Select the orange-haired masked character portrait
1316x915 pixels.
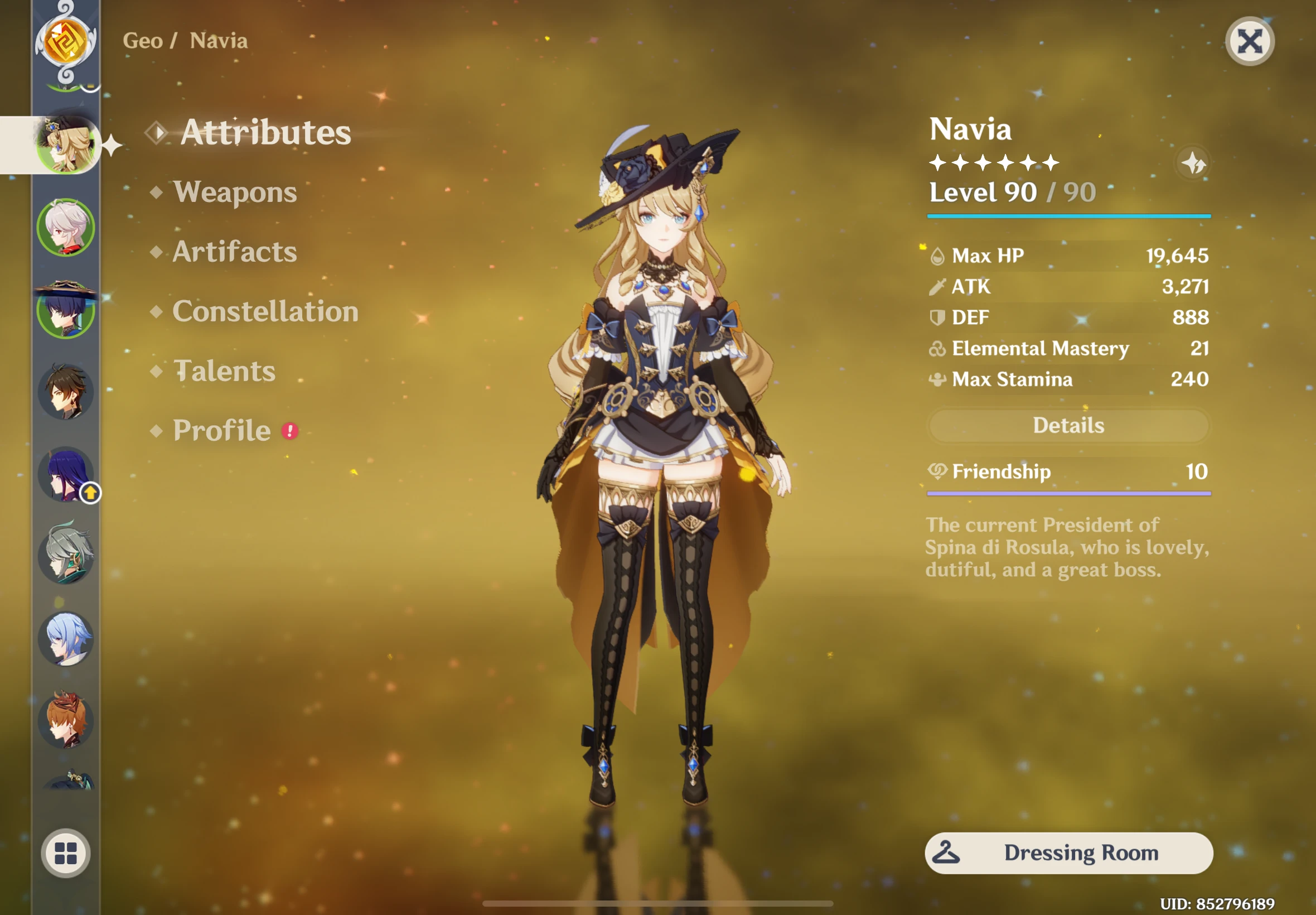pyautogui.click(x=66, y=720)
